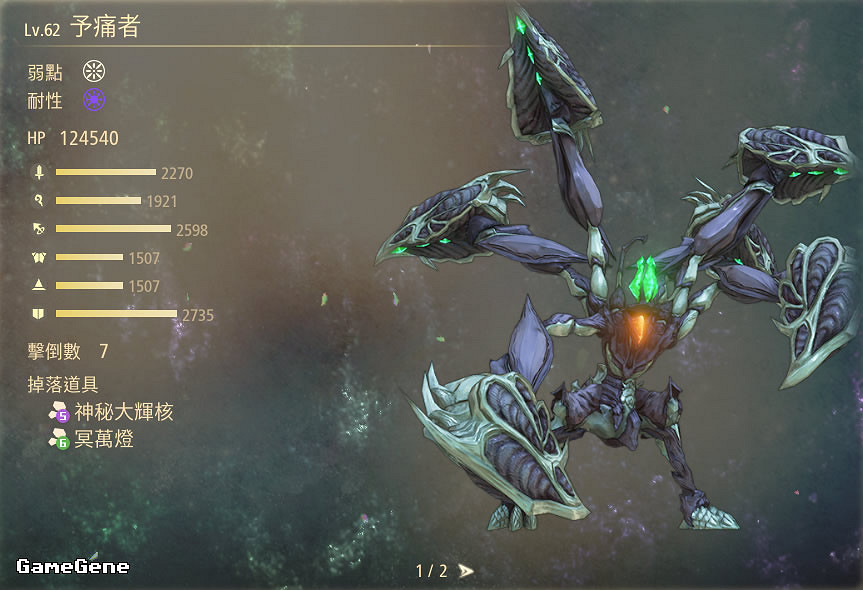Select the 神秘大輝核 drop item
This screenshot has height=590, width=863.
pyautogui.click(x=122, y=411)
